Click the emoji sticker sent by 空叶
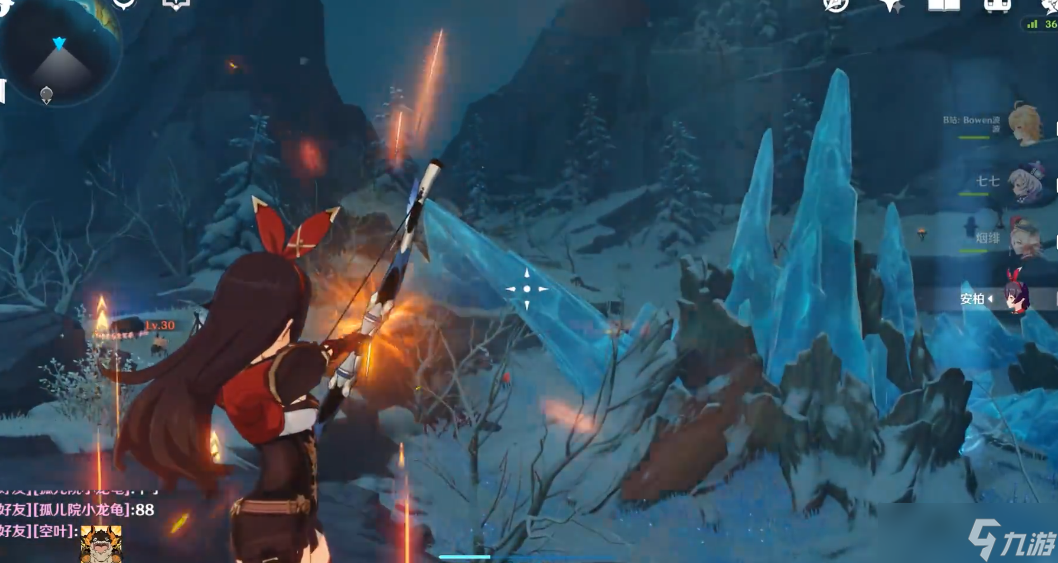This screenshot has width=1058, height=563. 101,546
